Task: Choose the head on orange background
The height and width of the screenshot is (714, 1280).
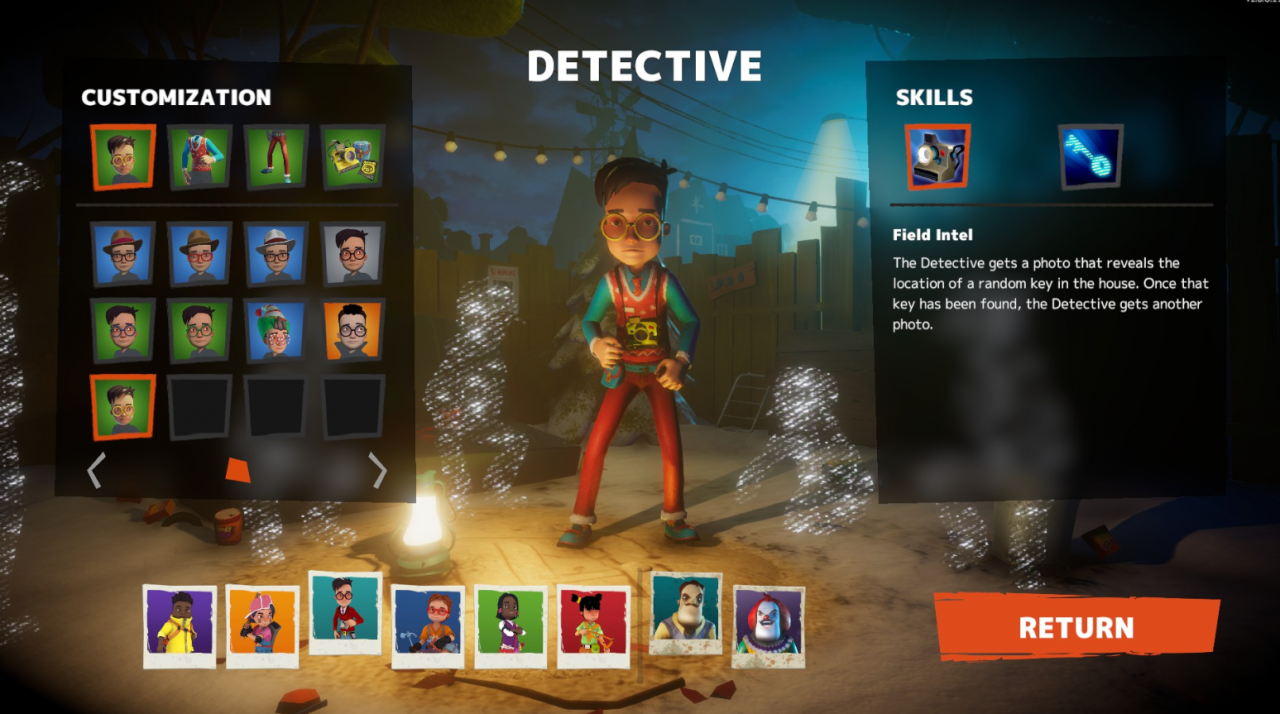Action: (353, 330)
